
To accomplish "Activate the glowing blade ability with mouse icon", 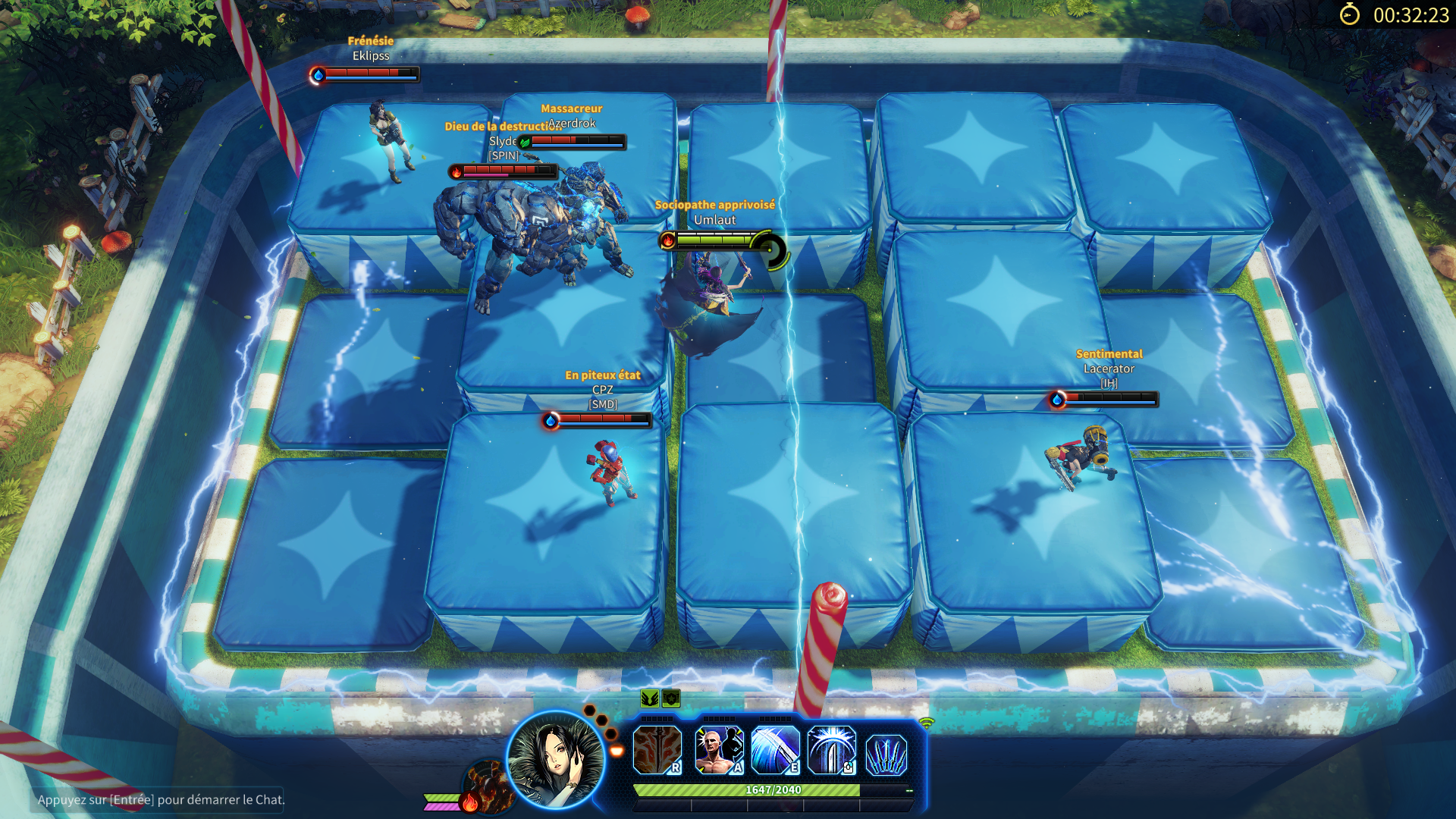I will coord(831,750).
